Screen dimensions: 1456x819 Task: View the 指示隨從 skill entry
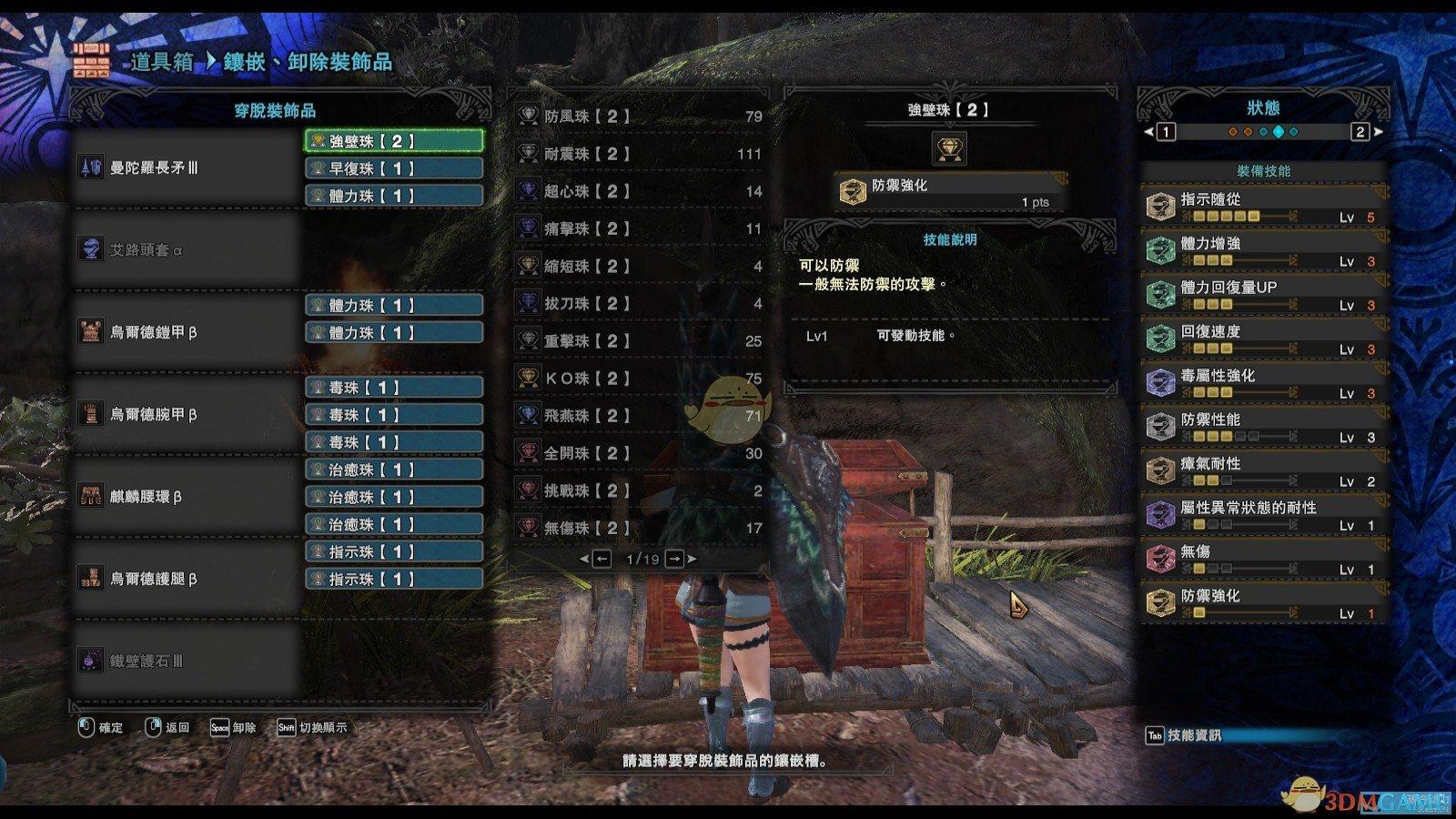[1264, 207]
